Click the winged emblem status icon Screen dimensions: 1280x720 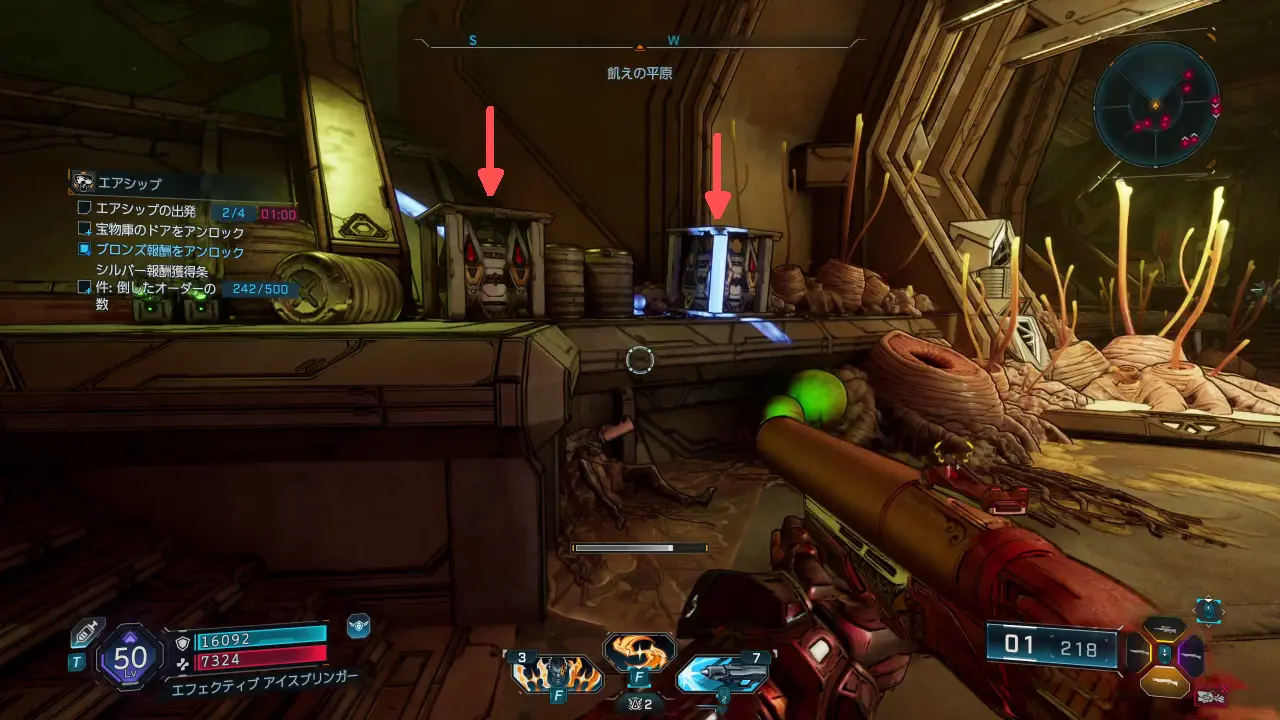pos(358,626)
